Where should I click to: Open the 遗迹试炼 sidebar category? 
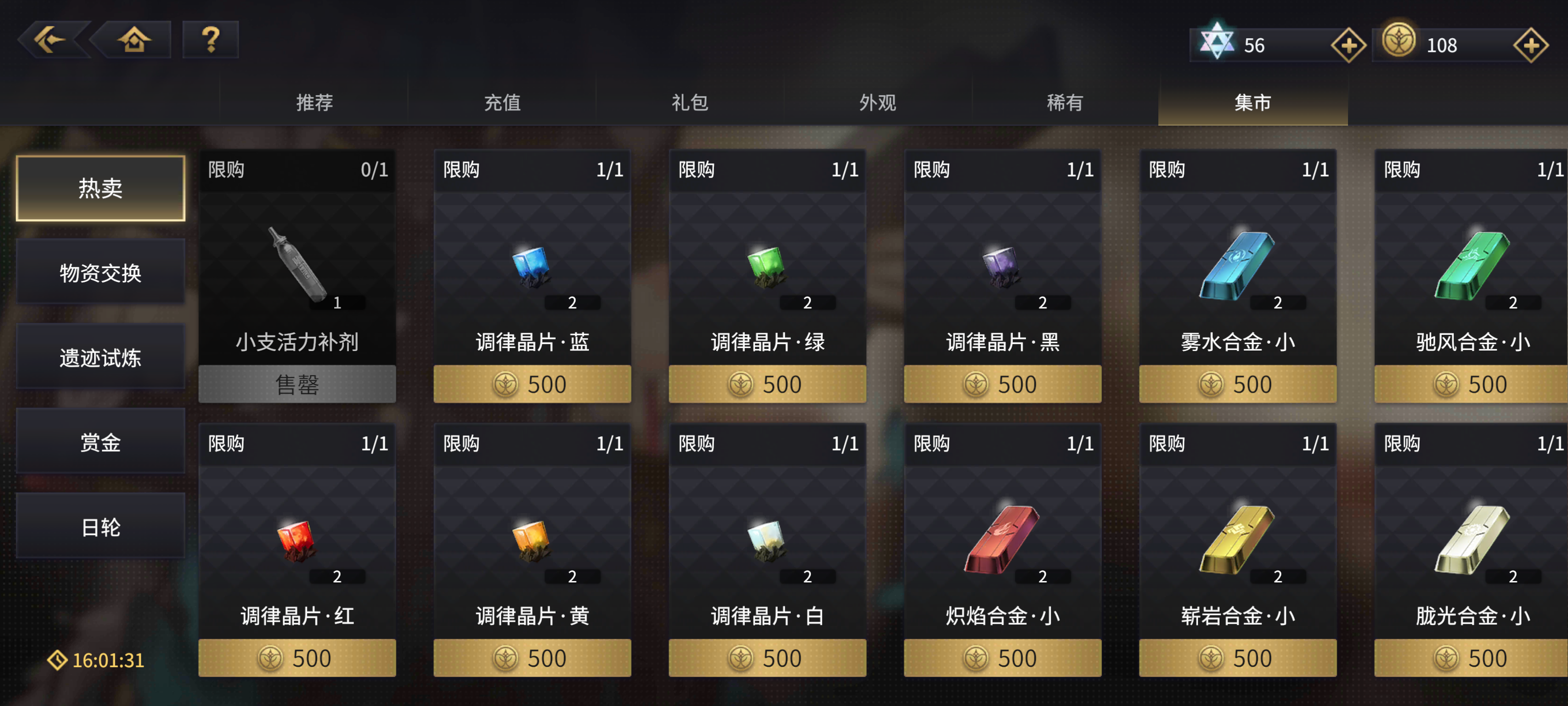[101, 357]
